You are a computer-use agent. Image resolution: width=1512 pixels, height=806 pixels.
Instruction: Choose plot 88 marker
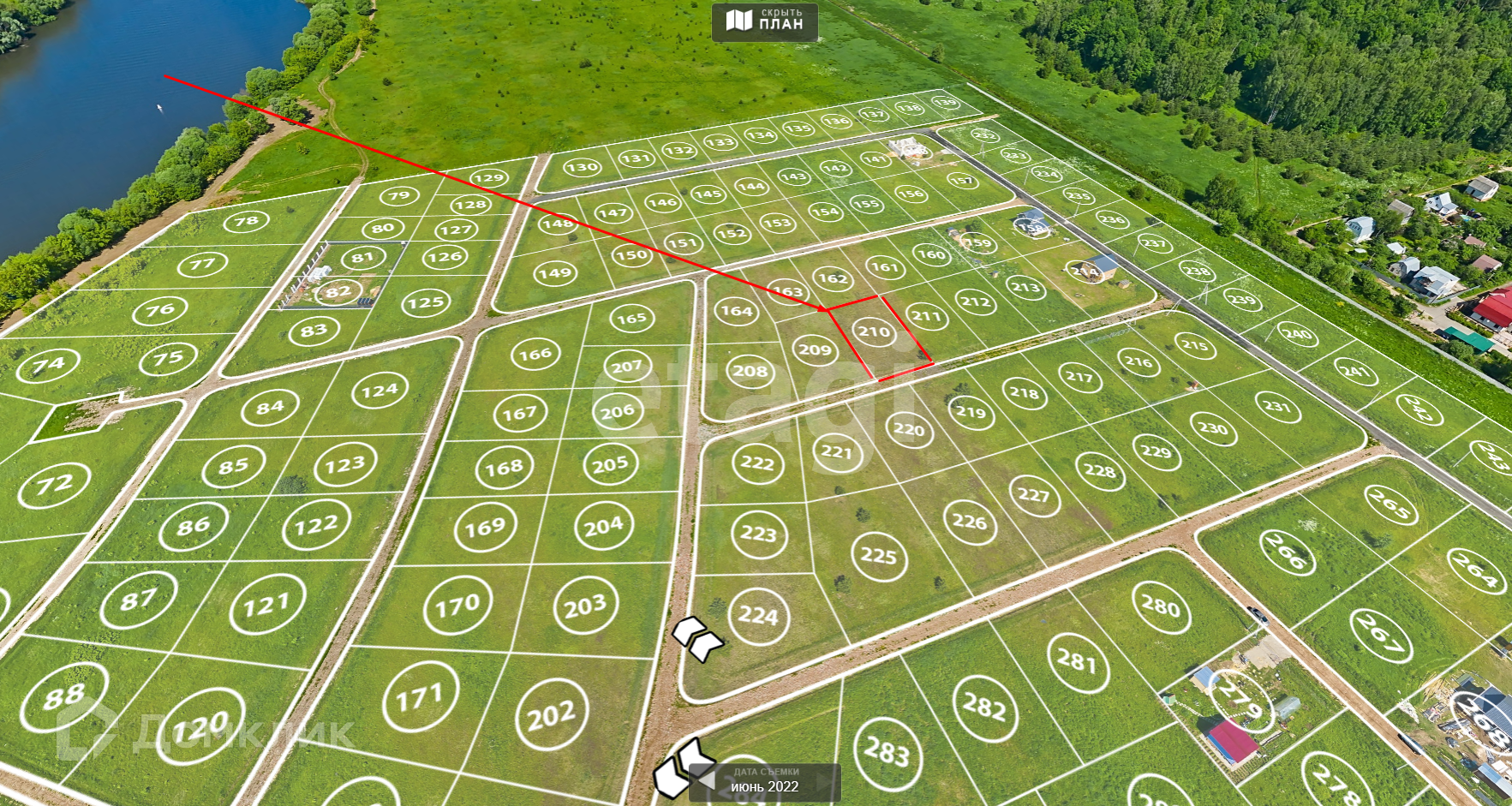click(x=64, y=696)
